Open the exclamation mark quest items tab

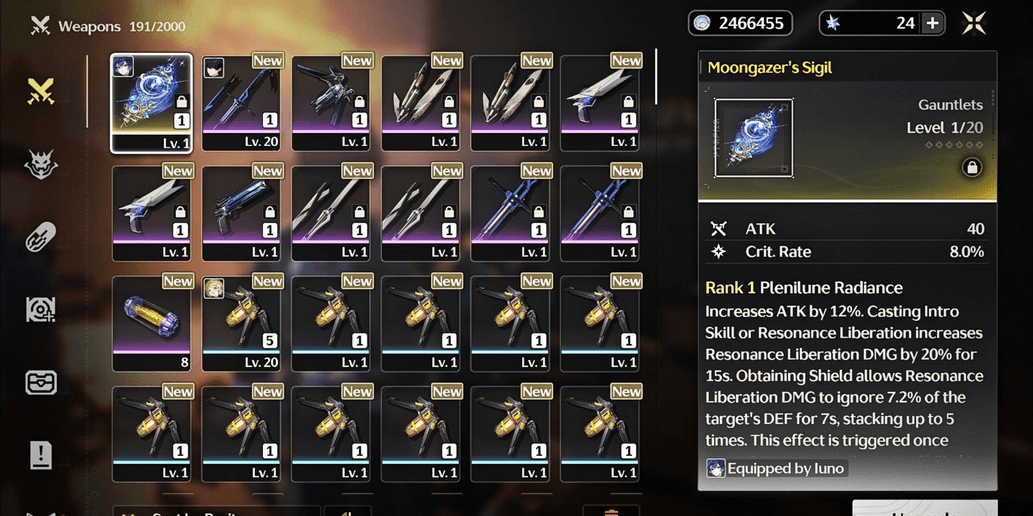[x=41, y=456]
